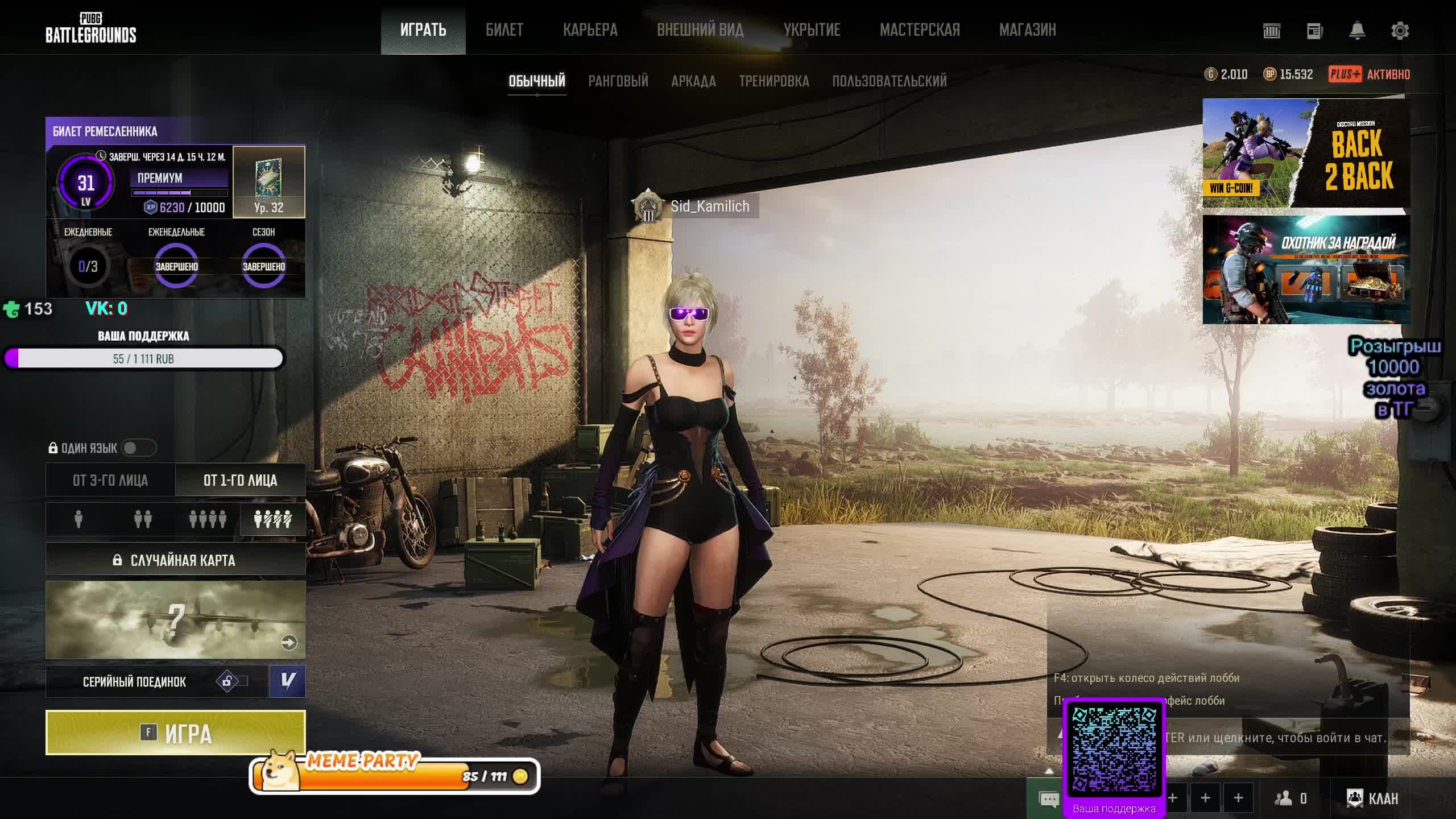The image size is (1456, 819).
Task: Toggle the ОДИН ЯЗЫК switch
Action: [x=138, y=448]
